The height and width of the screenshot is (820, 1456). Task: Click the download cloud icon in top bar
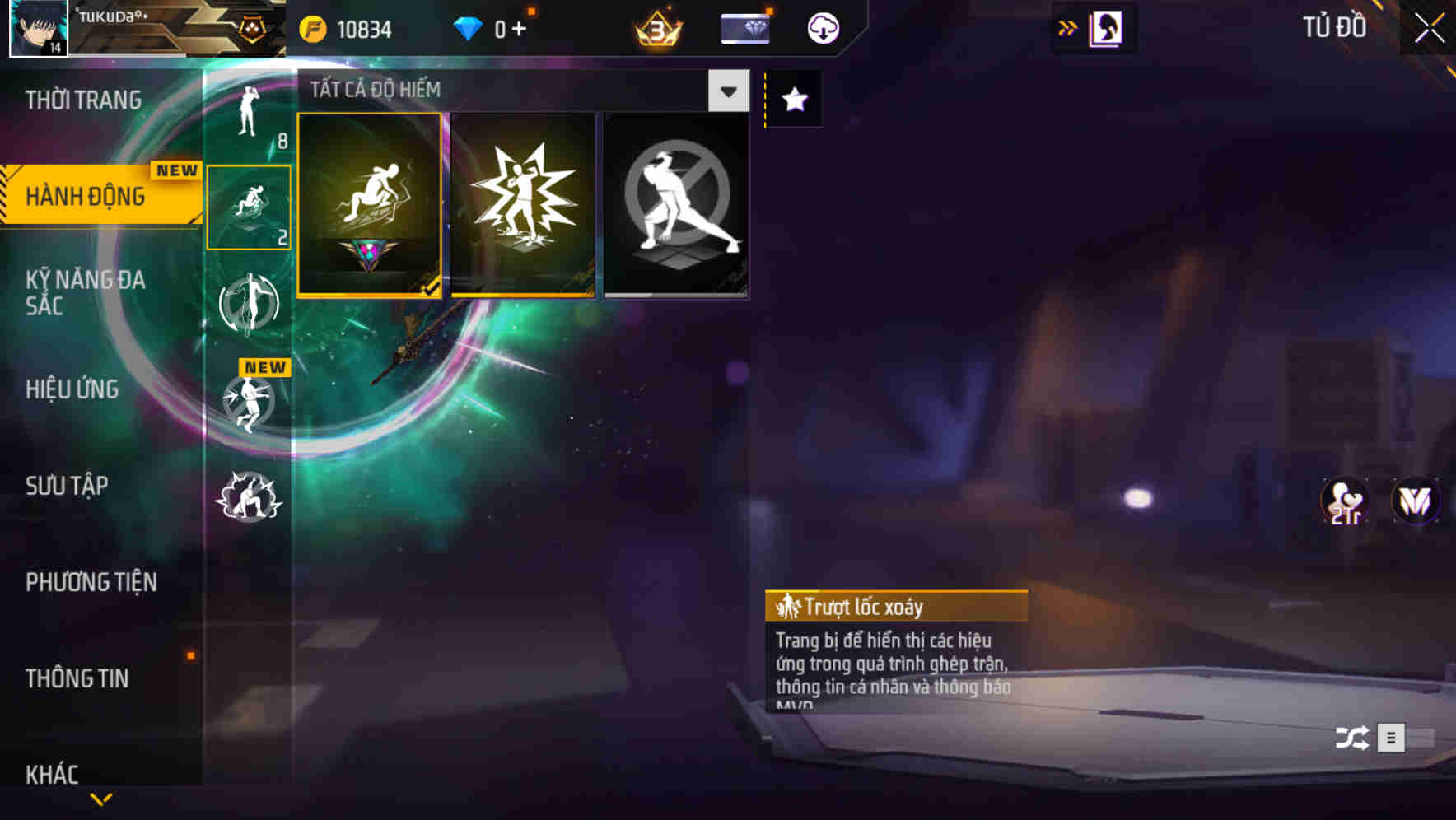click(822, 27)
